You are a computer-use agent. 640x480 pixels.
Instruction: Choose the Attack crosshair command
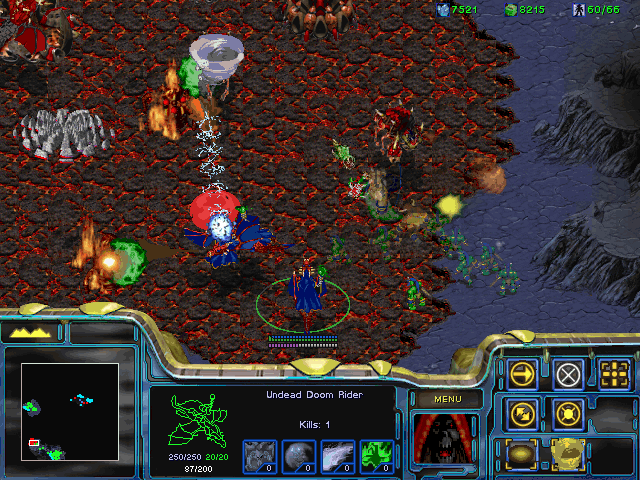tap(613, 374)
